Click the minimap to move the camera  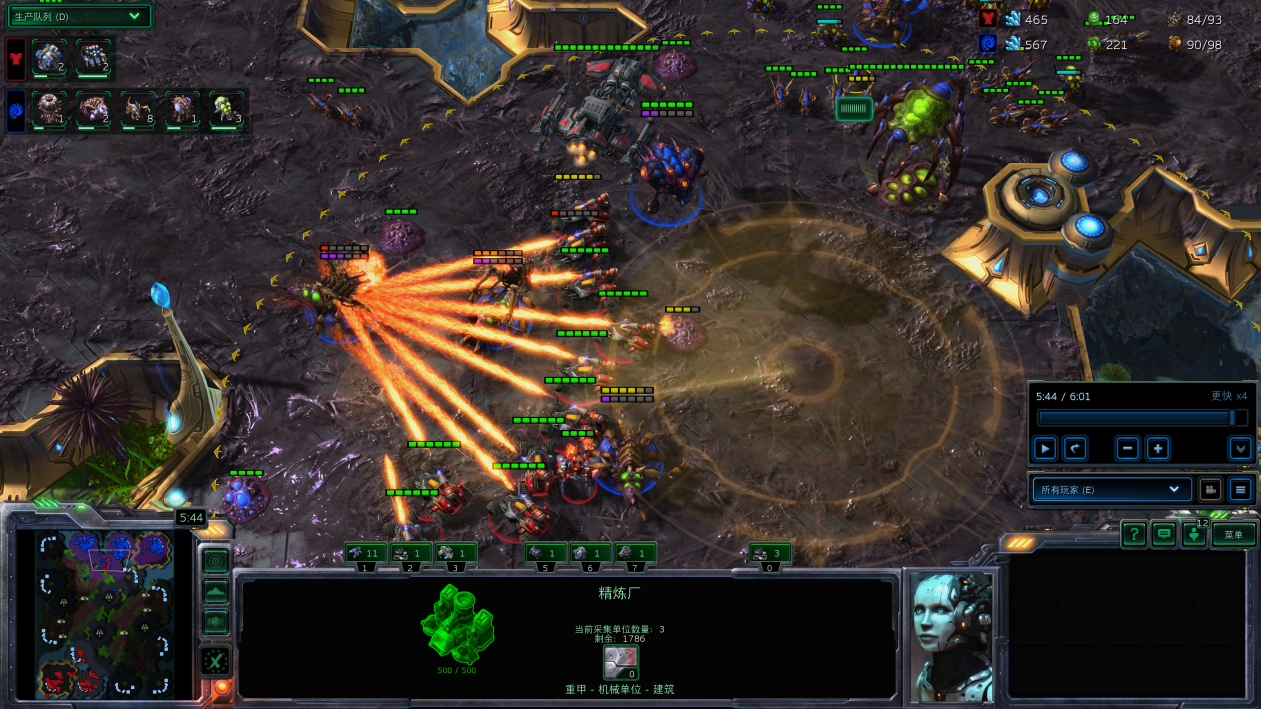pos(105,612)
